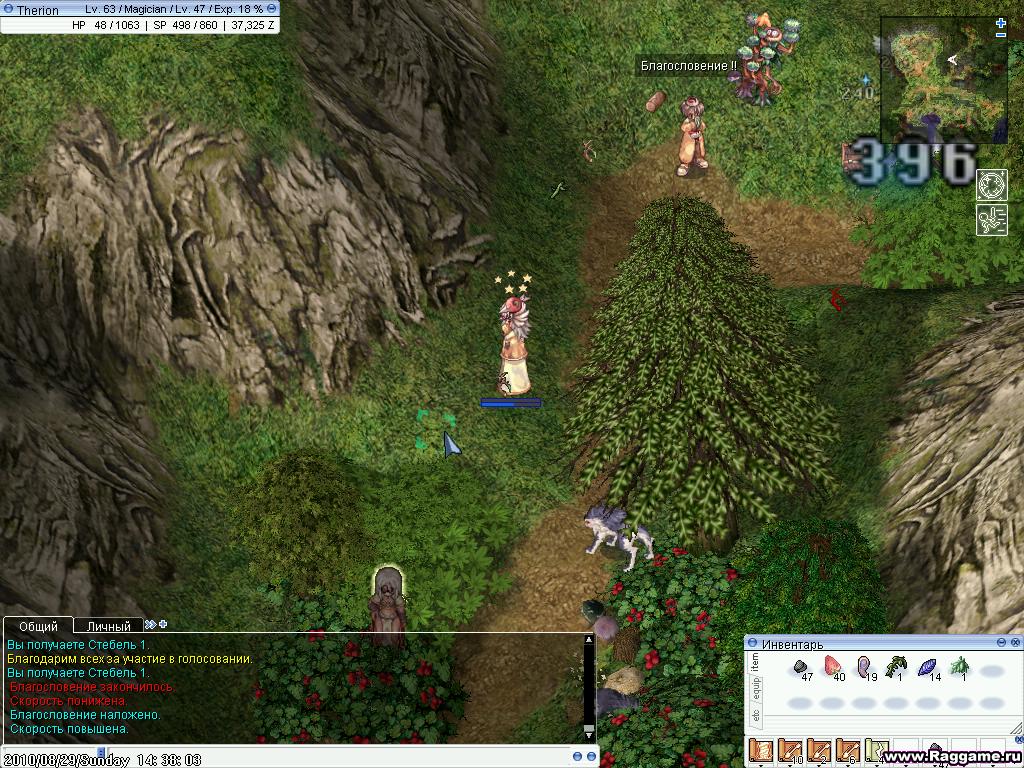Viewport: 1024px width, 768px height.
Task: Select the red strawberry stack of 40
Action: (x=832, y=666)
